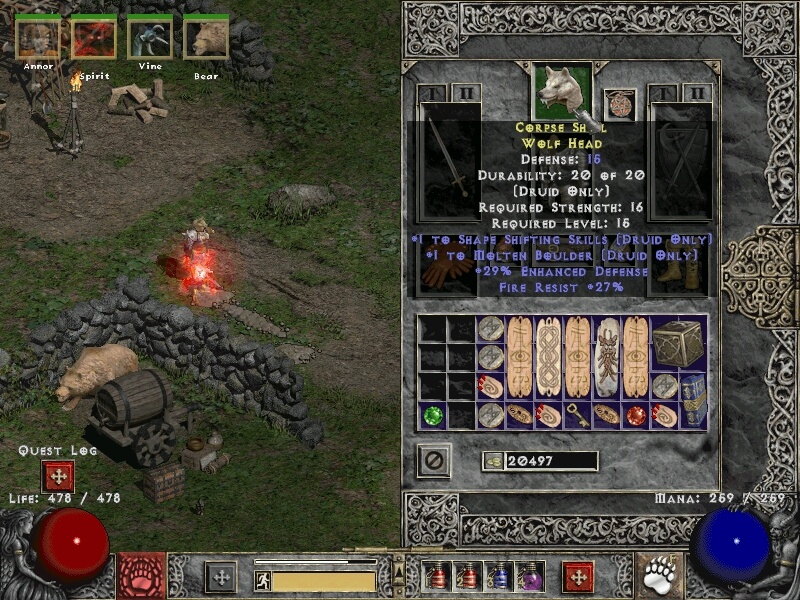
Task: Use the purple rejuvenation potion in belt
Action: (529, 576)
